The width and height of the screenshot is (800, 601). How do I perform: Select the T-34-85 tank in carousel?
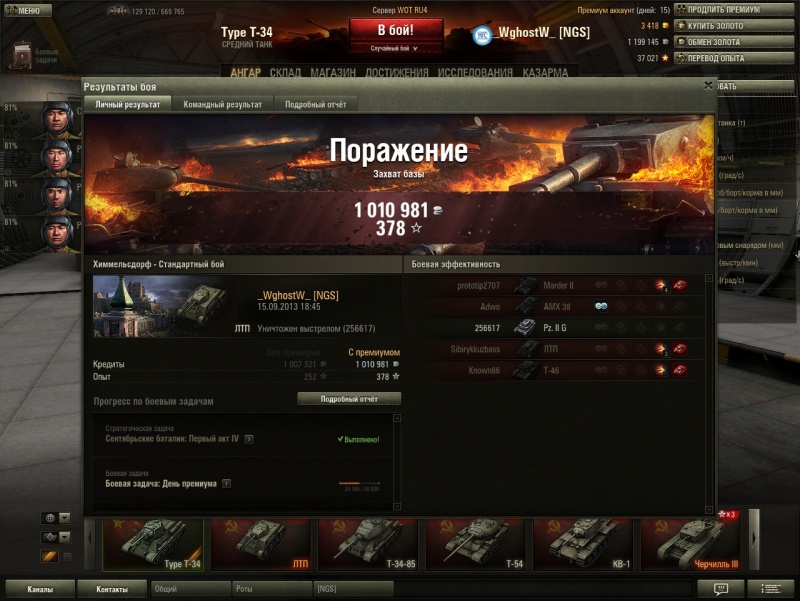pos(368,544)
